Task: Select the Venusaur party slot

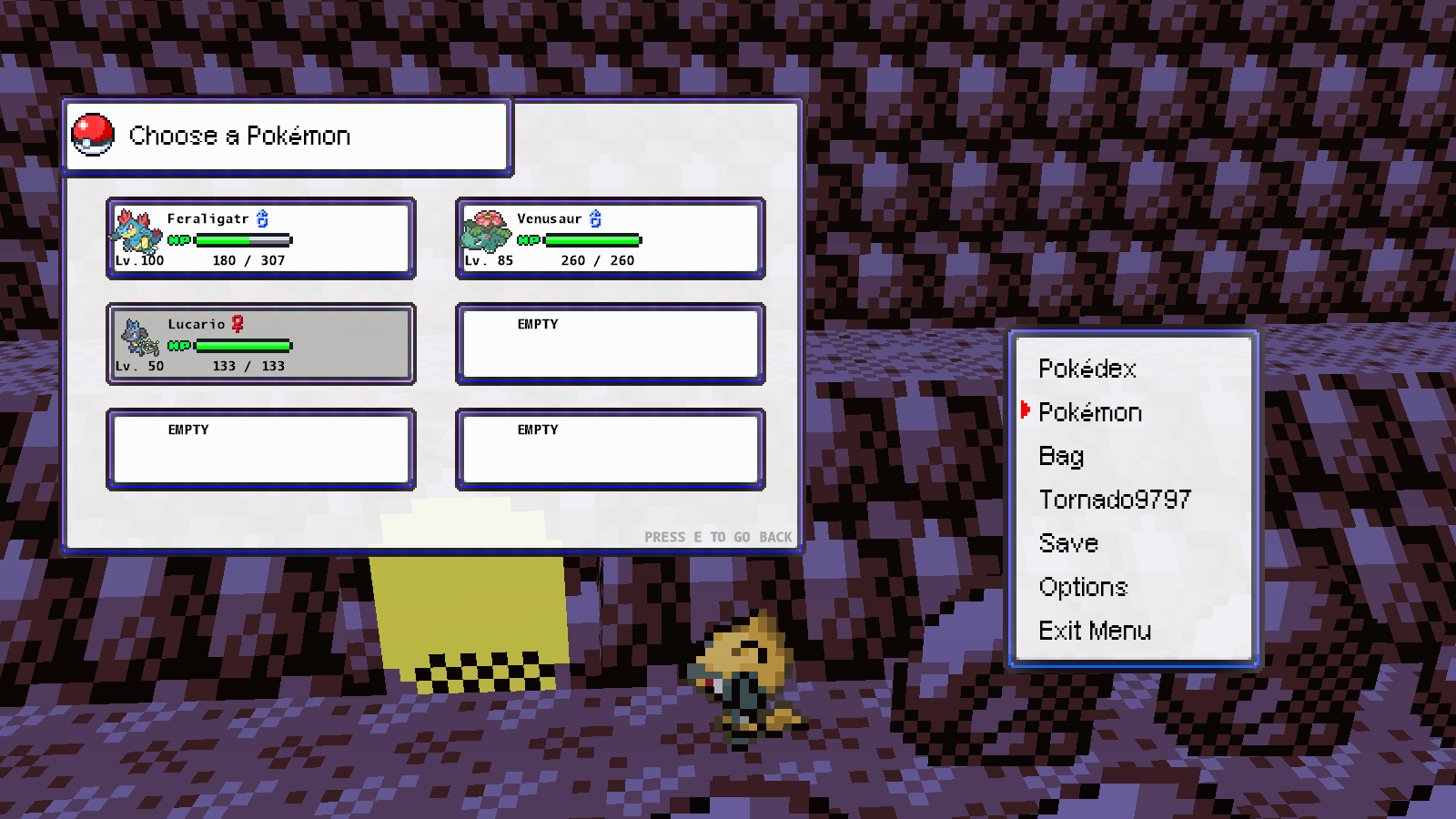Action: pyautogui.click(x=609, y=239)
